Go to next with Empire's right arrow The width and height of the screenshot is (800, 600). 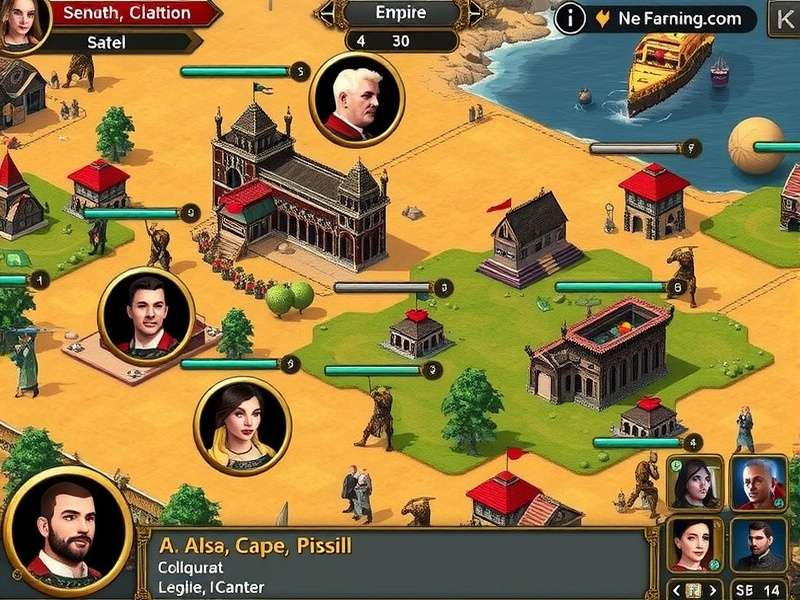click(475, 14)
